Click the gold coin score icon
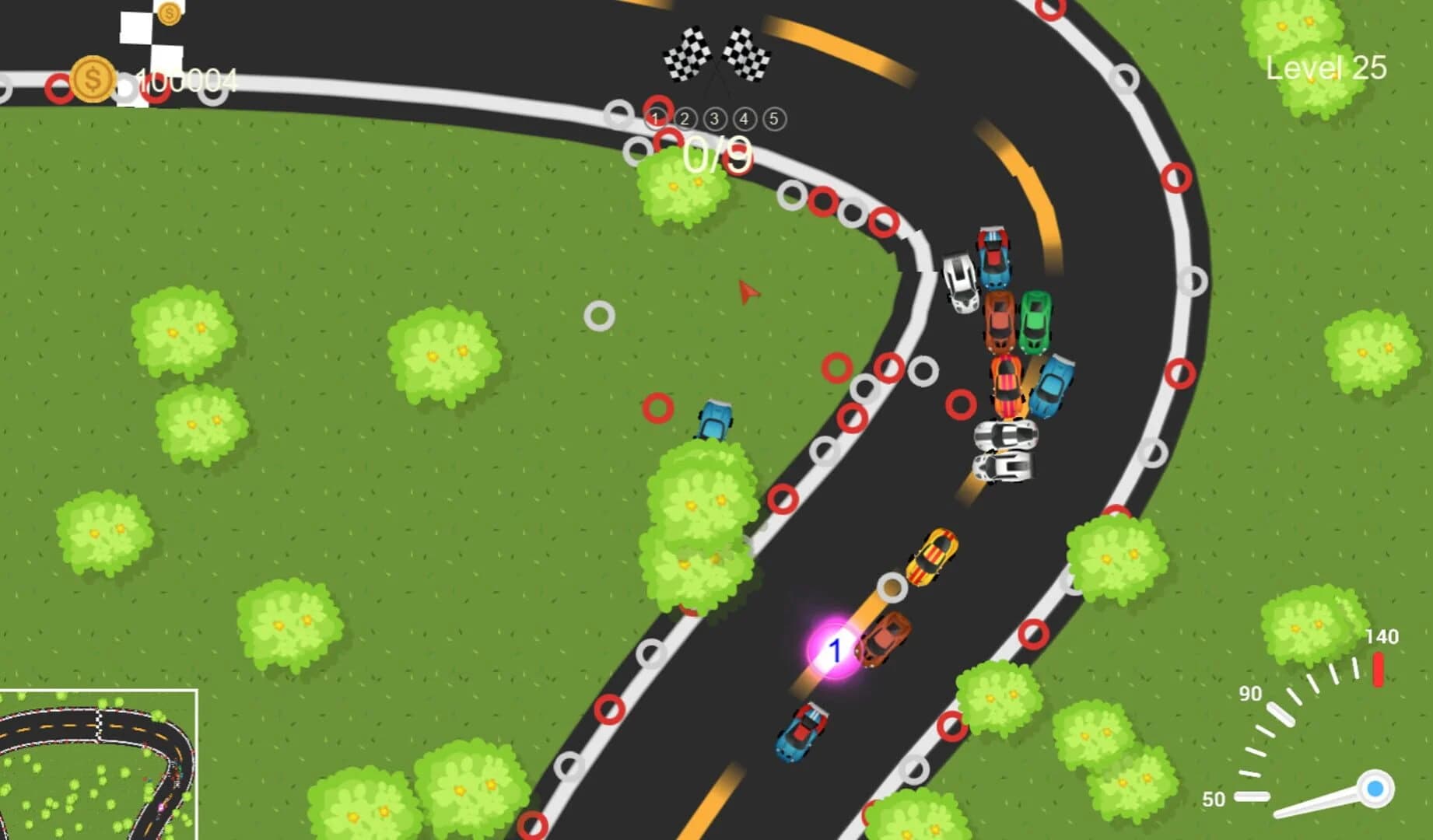The width and height of the screenshot is (1433, 840). 93,79
